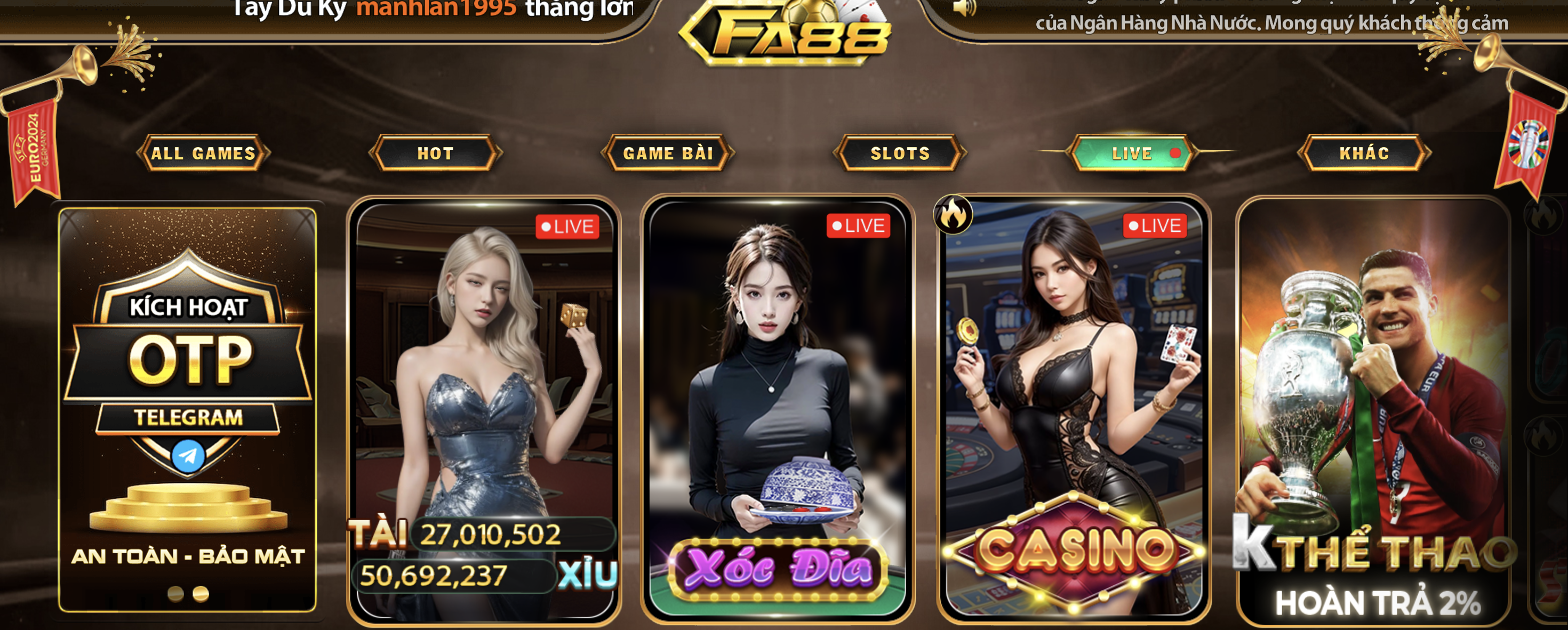The width and height of the screenshot is (1568, 630).
Task: Open the Xóc Đĩa live game
Action: click(777, 407)
